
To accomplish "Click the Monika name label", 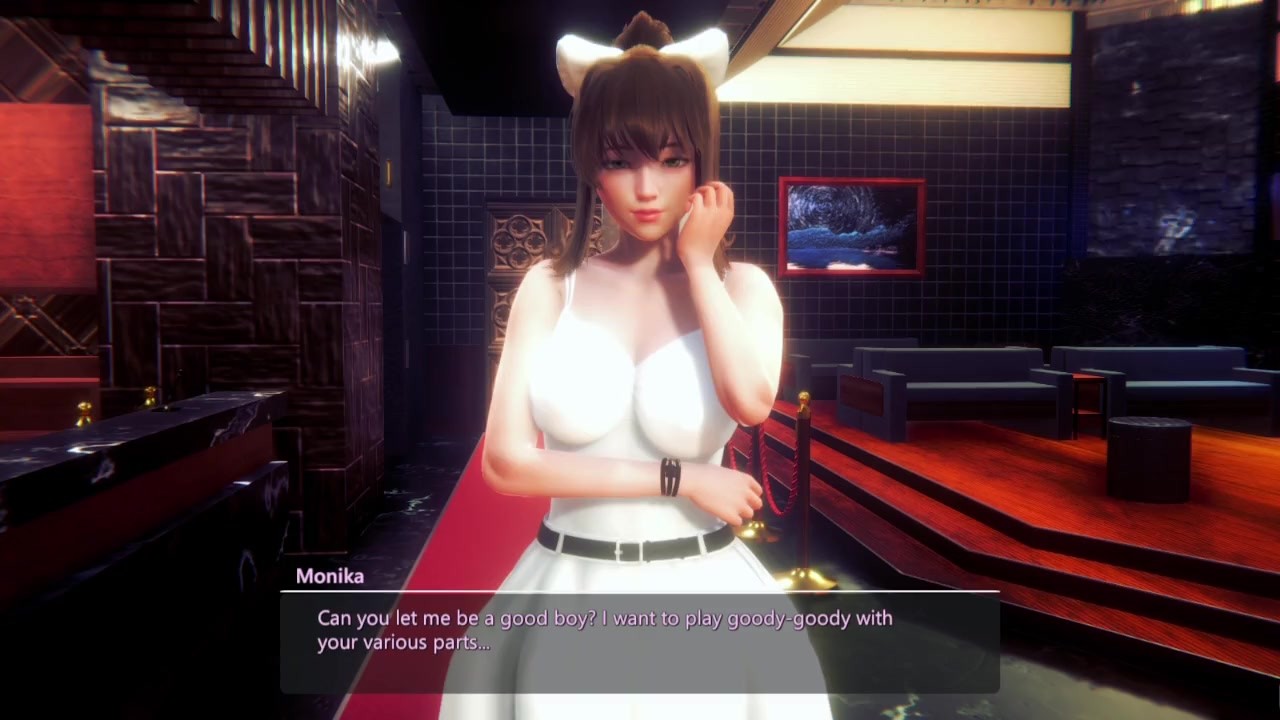I will [330, 576].
